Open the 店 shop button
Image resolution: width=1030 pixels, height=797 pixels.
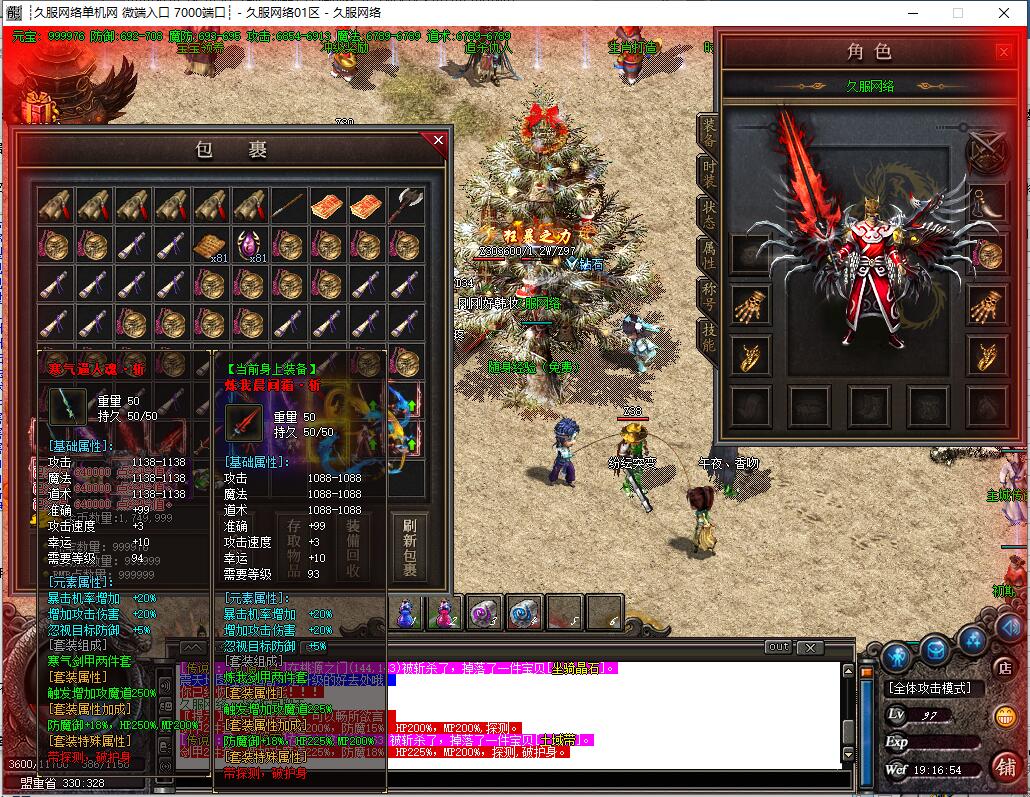1005,666
